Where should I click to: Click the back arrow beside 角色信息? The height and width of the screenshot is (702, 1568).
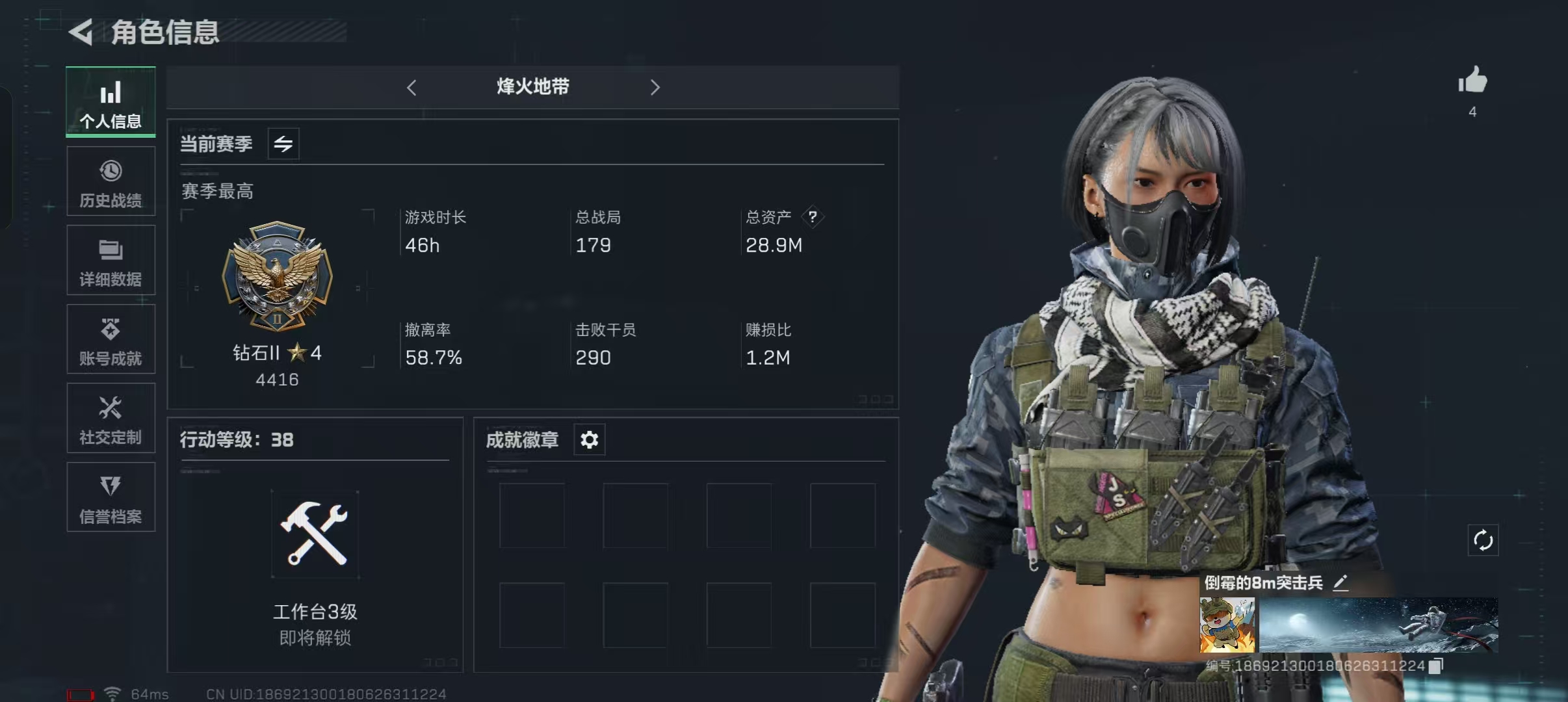click(x=81, y=32)
